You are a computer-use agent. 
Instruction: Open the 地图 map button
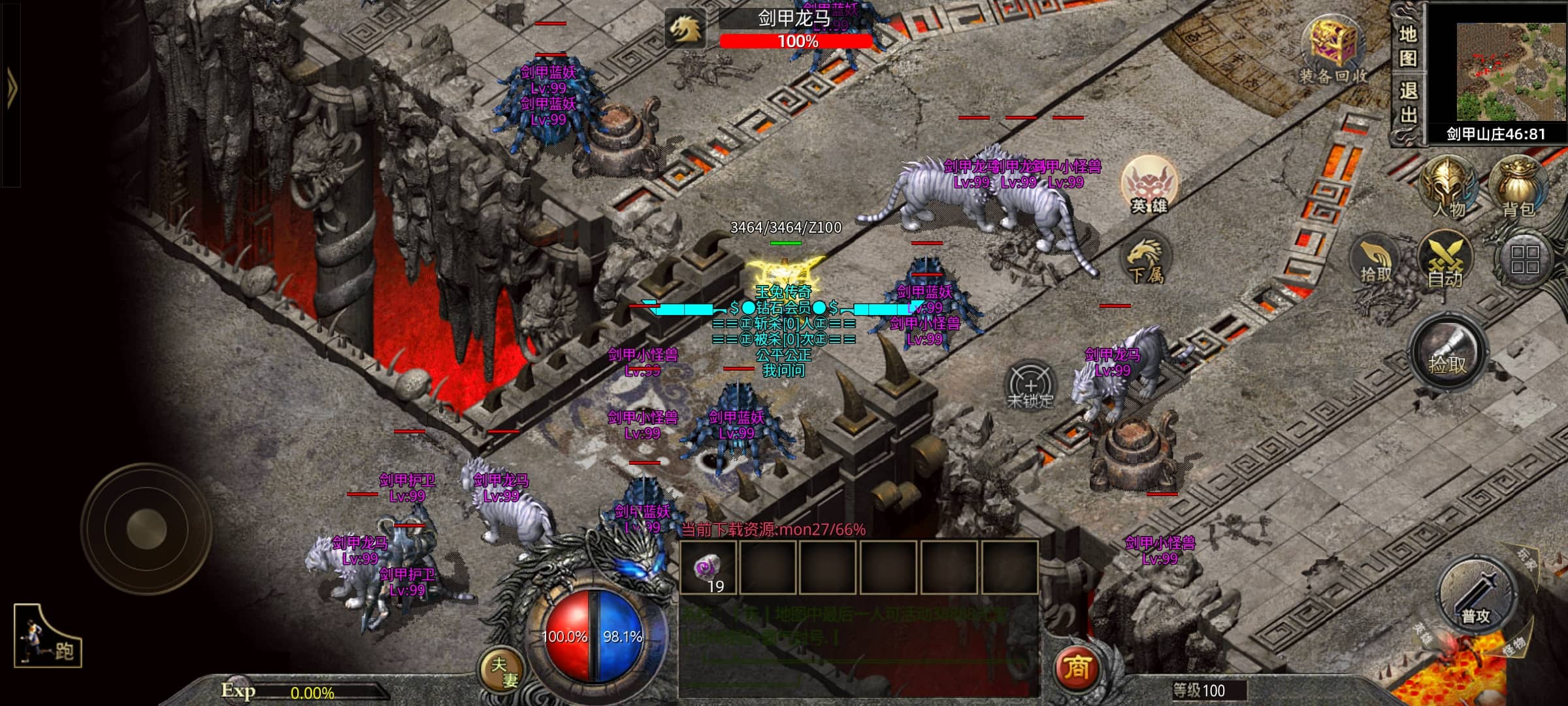(x=1407, y=46)
